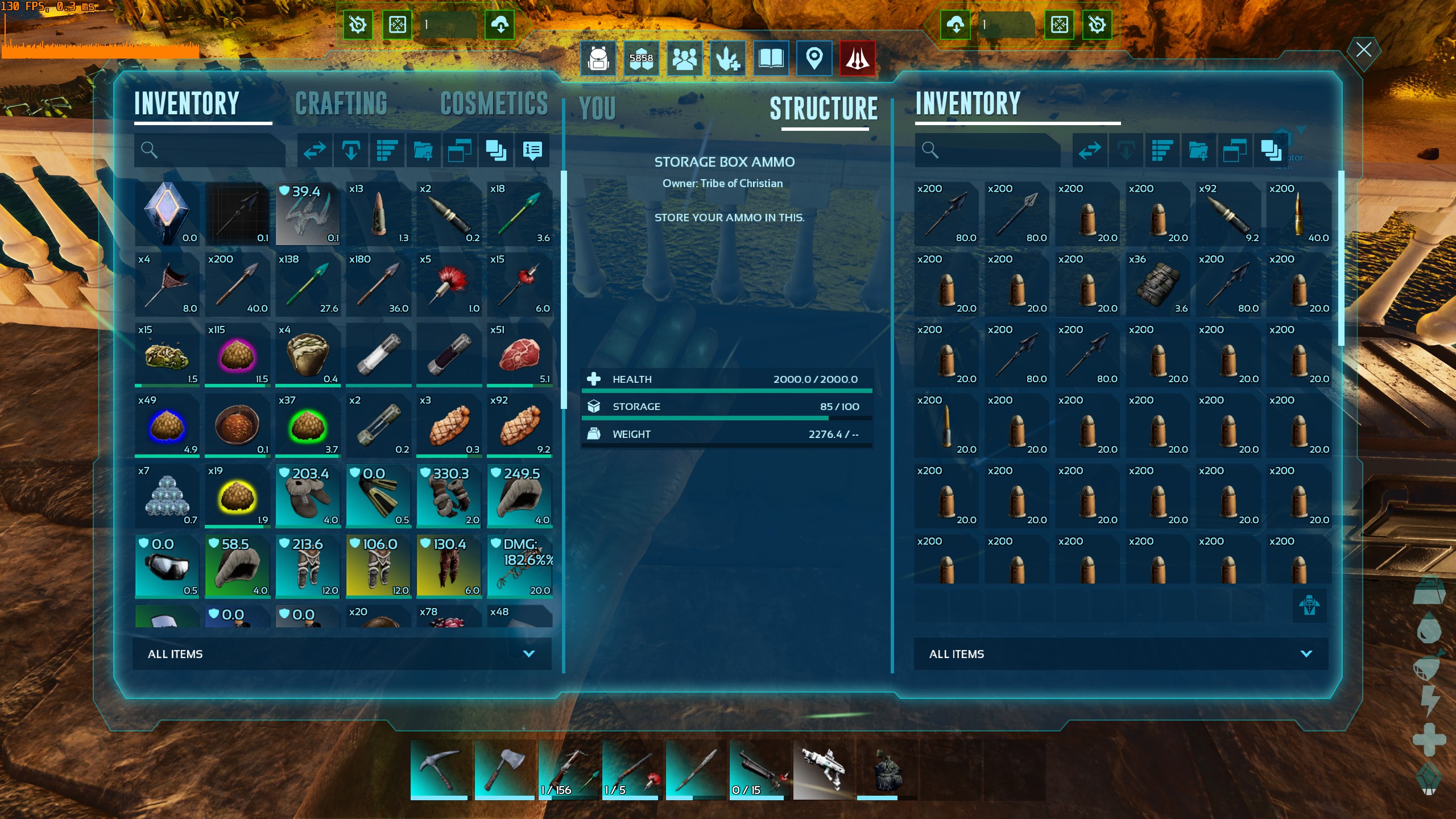Expand the storage box All Items dropdown
1456x819 pixels.
1120,654
